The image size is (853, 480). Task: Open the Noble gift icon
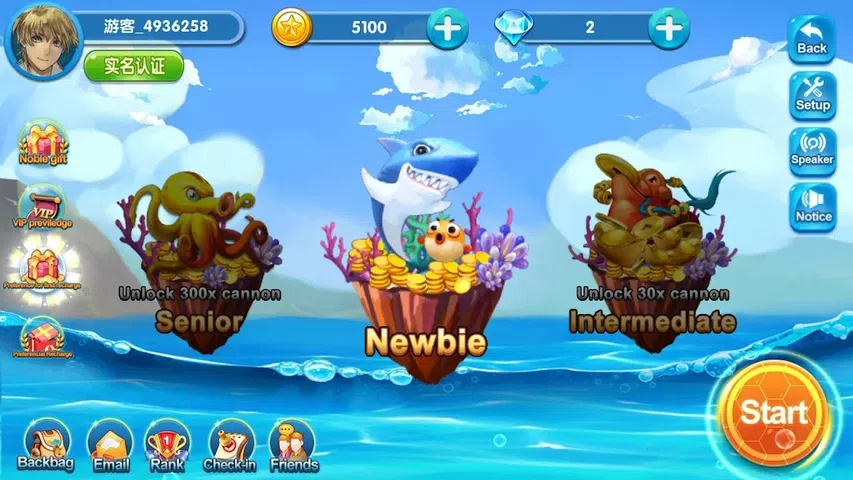click(44, 143)
